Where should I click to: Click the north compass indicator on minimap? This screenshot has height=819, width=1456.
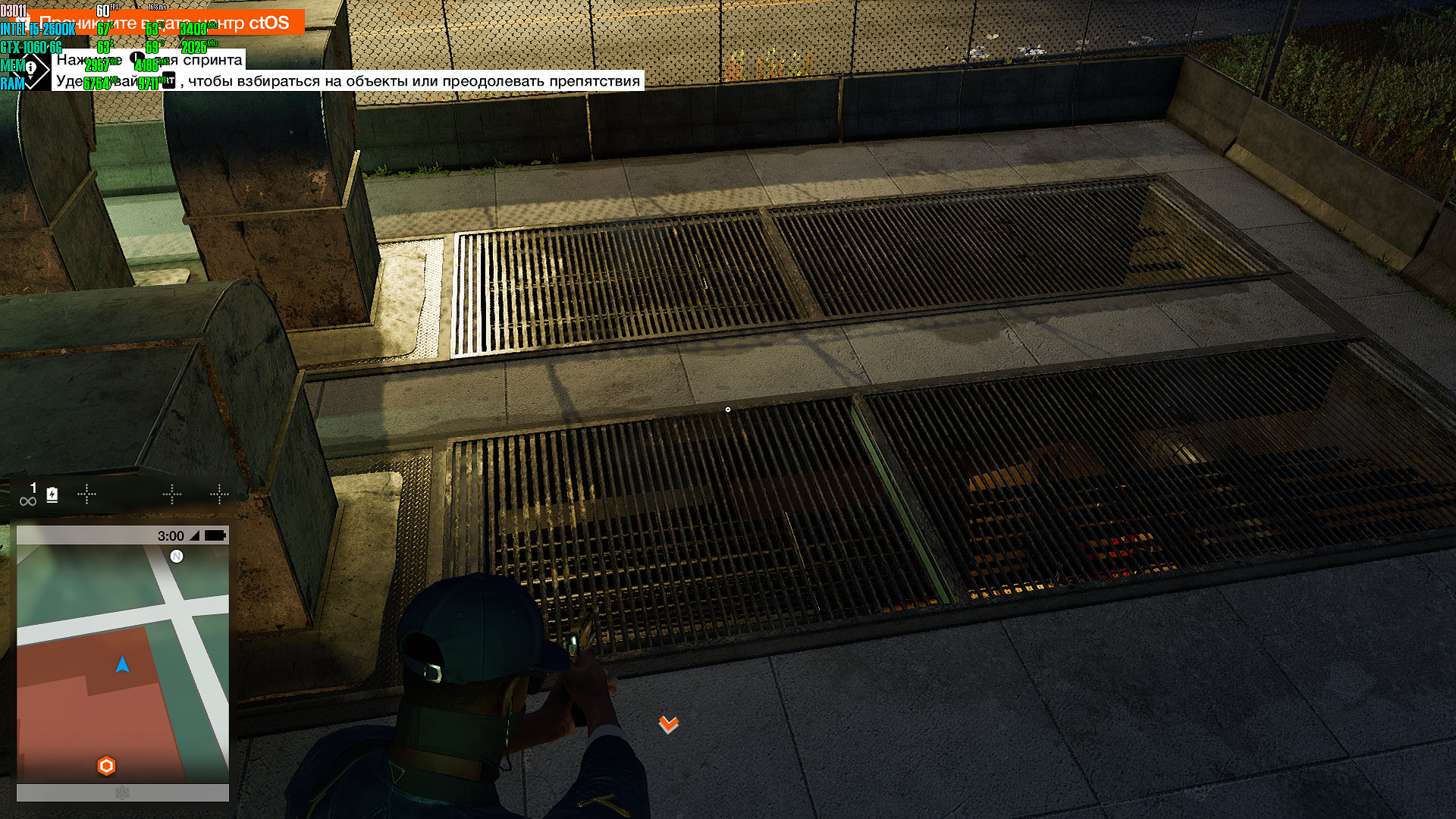pyautogui.click(x=177, y=557)
